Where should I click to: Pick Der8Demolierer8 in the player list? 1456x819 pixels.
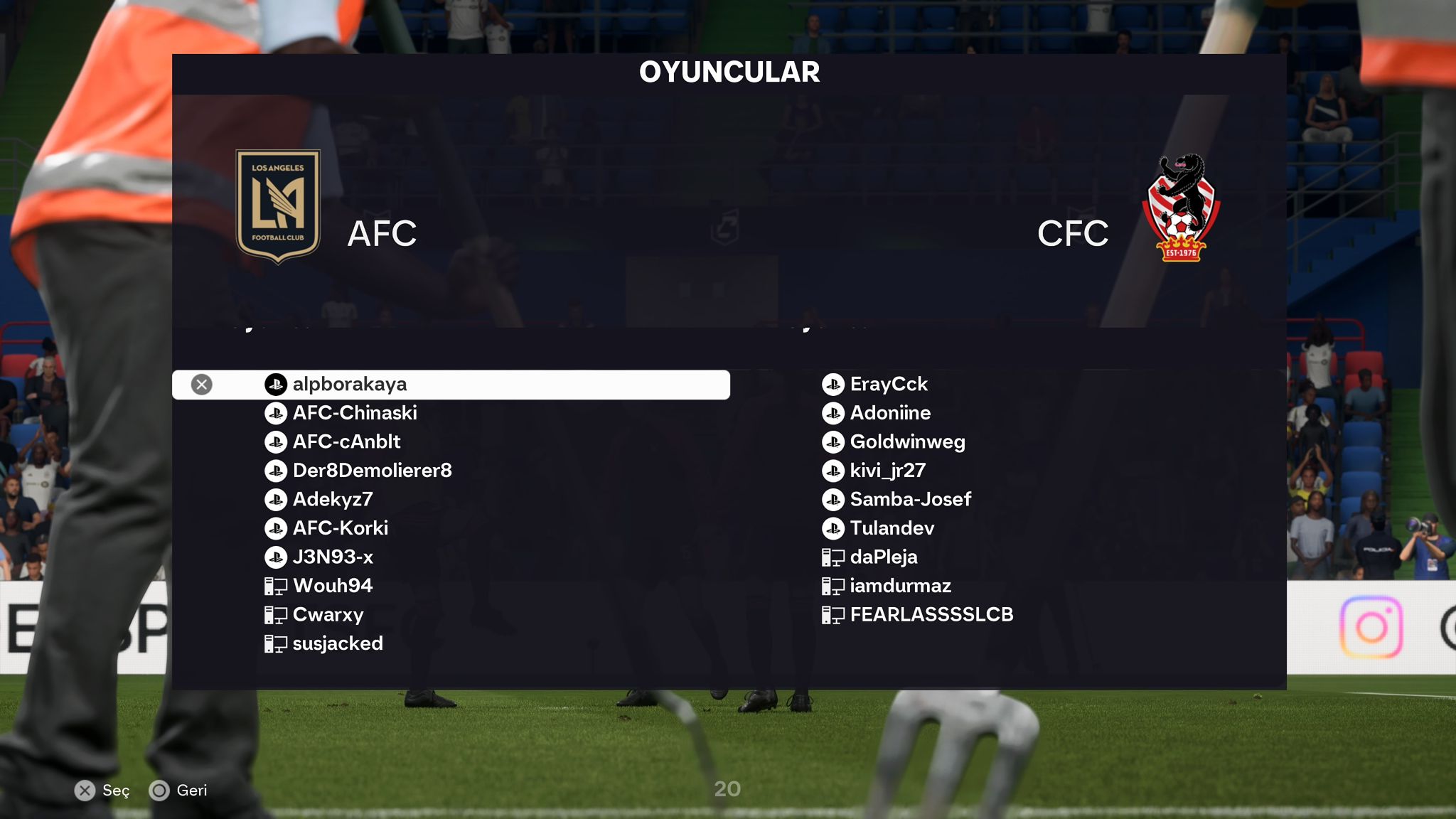point(372,471)
